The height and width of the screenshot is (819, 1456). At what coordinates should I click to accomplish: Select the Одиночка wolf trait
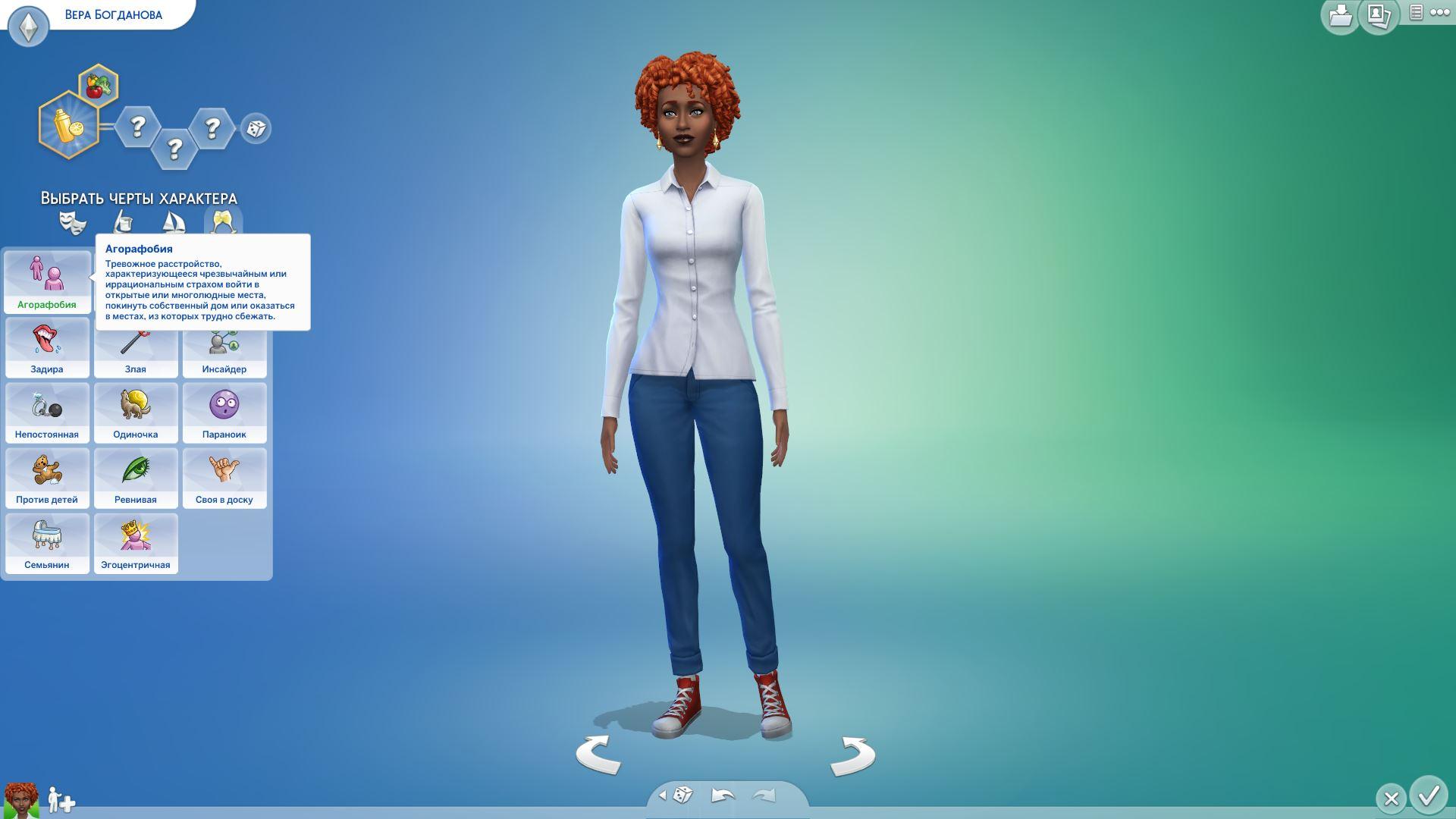tap(136, 413)
